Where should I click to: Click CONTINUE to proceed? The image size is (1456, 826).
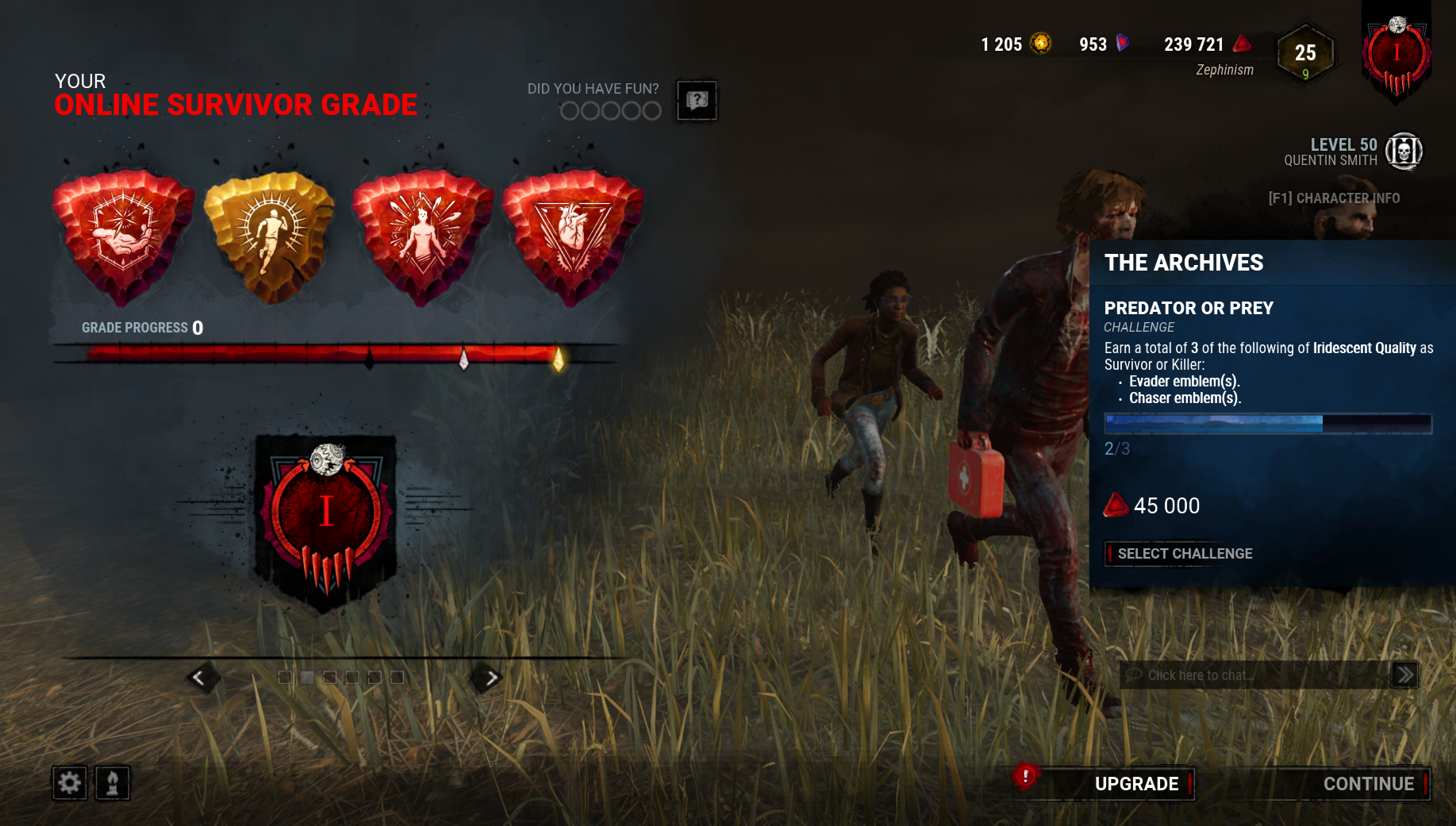click(1369, 784)
